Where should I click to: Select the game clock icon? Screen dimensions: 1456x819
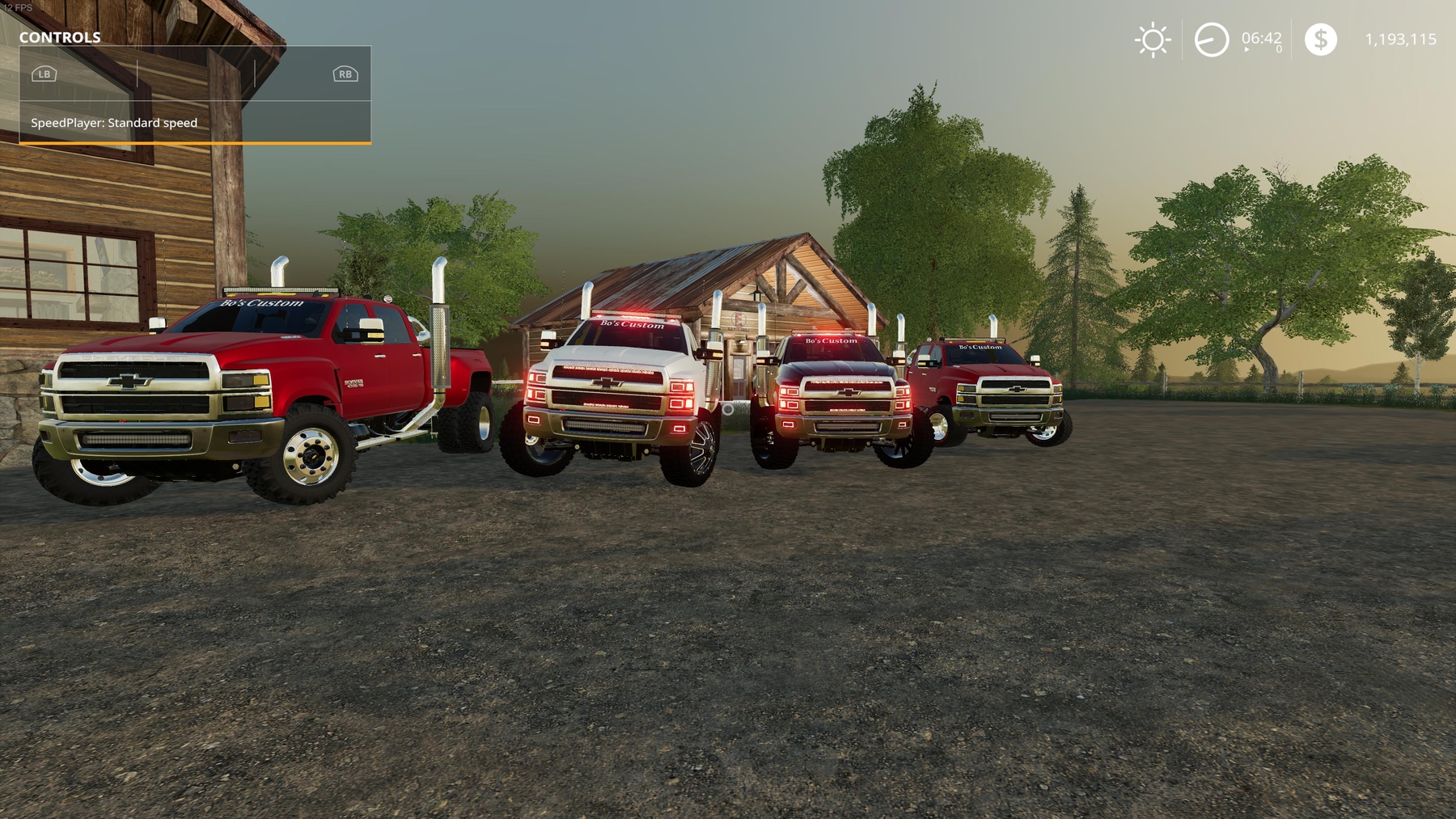[x=1211, y=40]
